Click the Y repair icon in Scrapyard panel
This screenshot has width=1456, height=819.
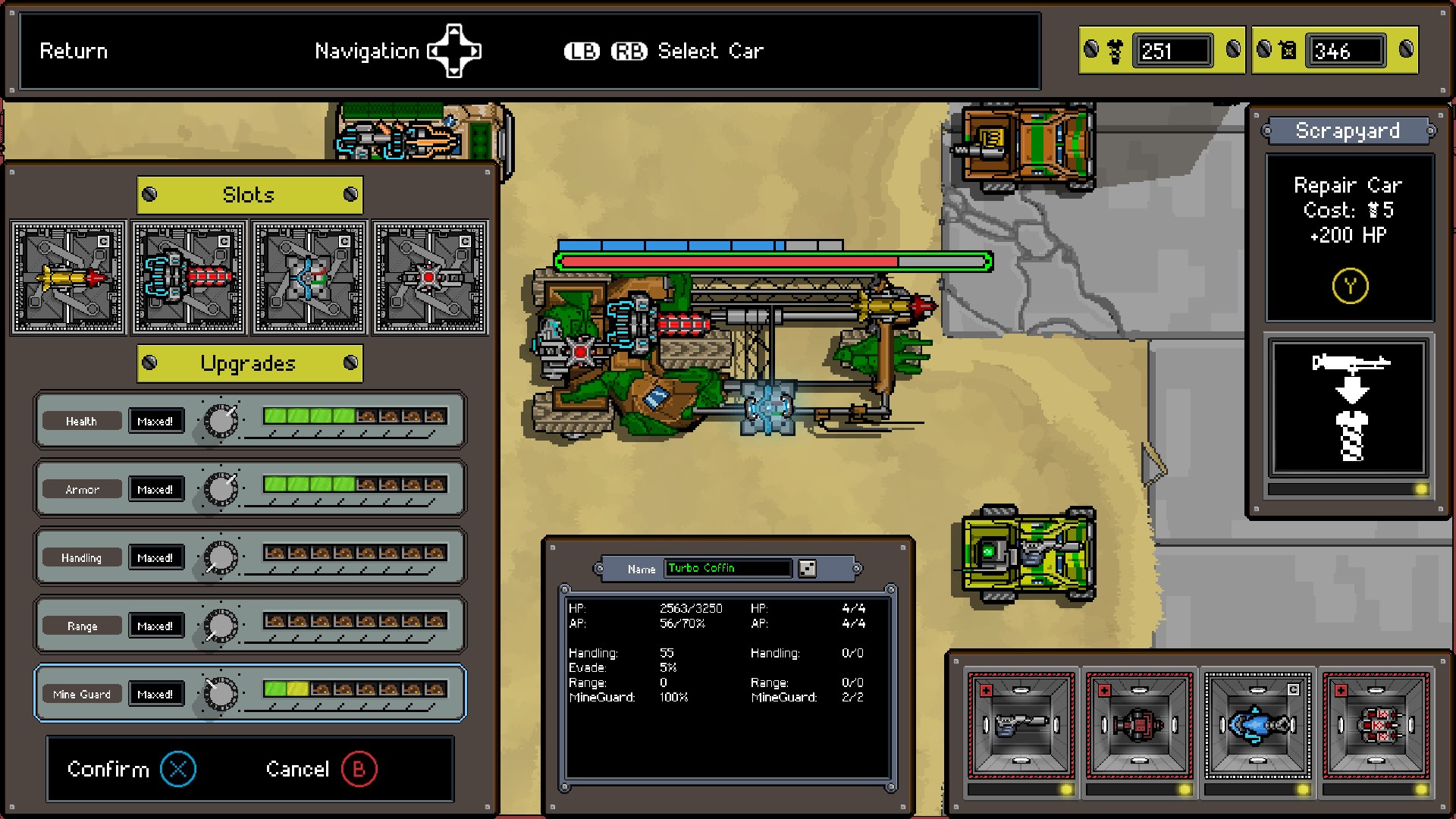[x=1349, y=285]
